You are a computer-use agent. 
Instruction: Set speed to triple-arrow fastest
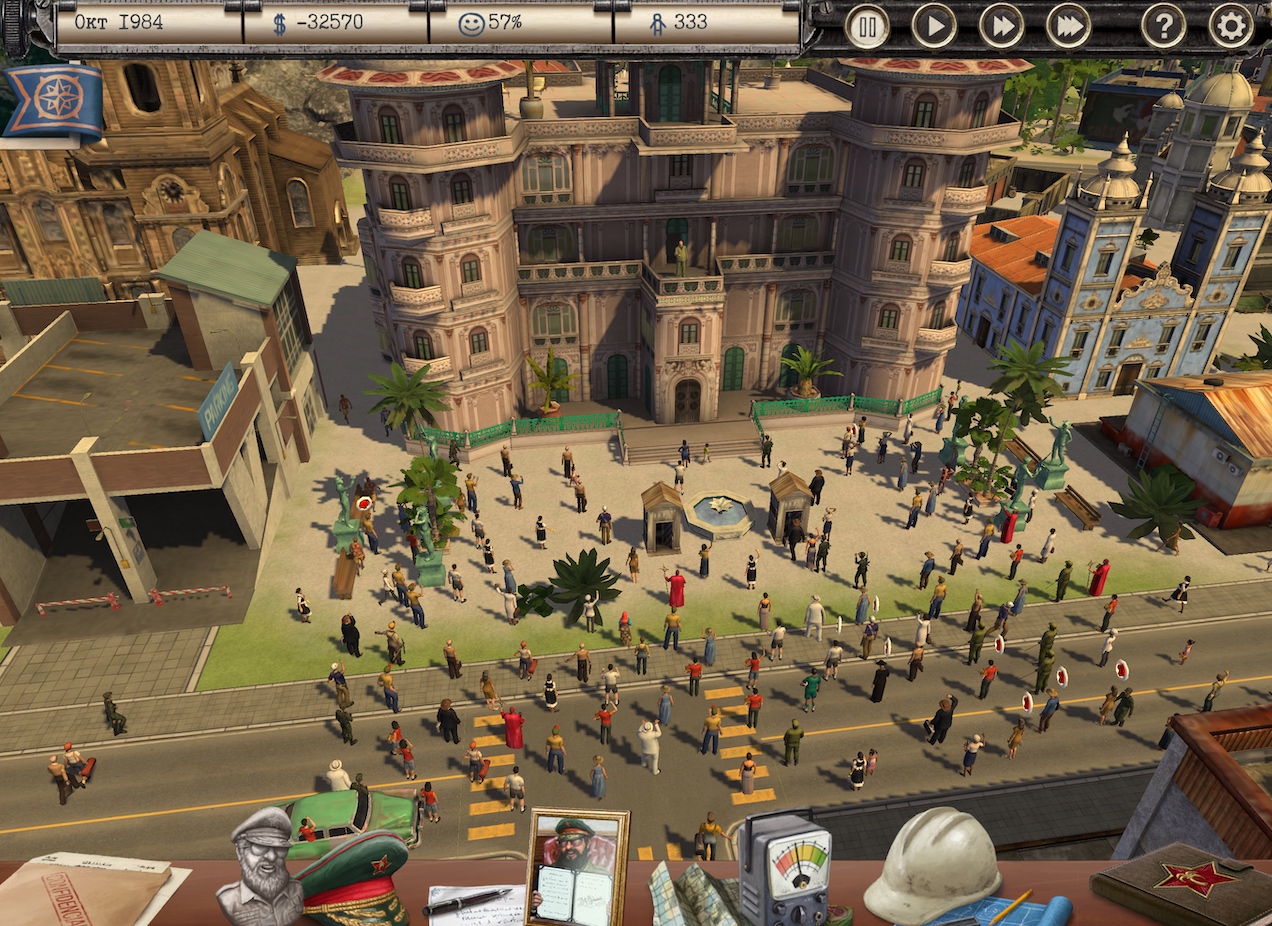1068,26
